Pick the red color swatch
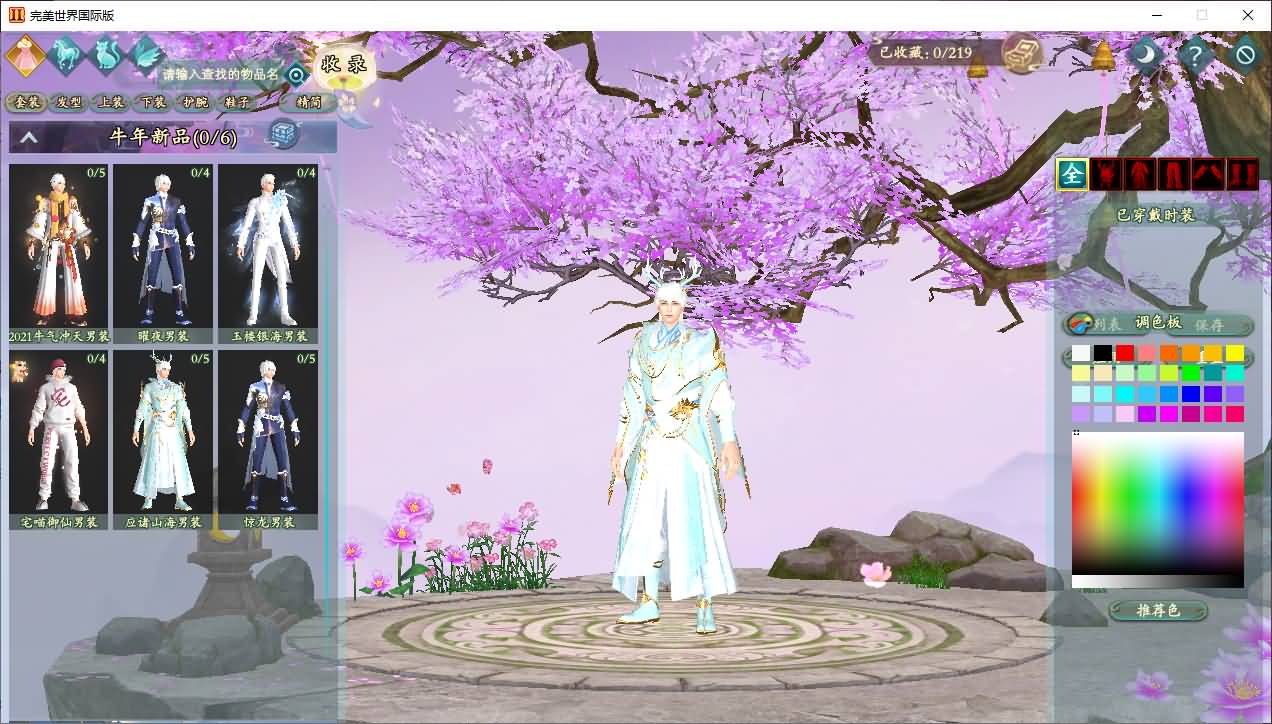 [1125, 353]
